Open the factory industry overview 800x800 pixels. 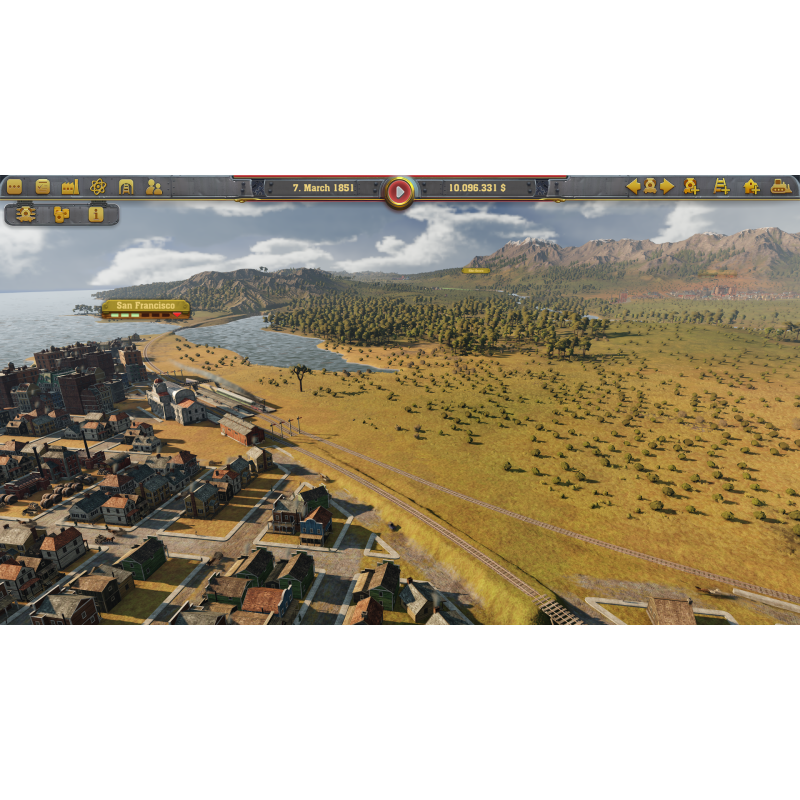[x=70, y=186]
